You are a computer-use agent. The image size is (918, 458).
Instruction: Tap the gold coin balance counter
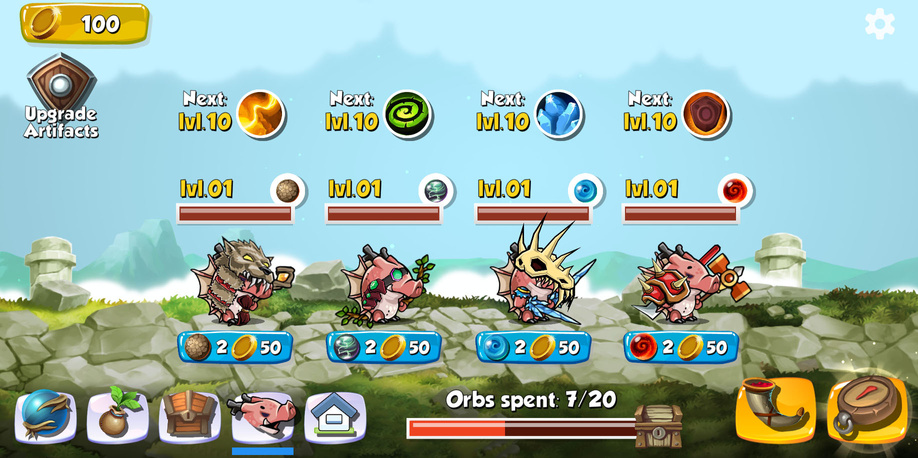pyautogui.click(x=85, y=23)
